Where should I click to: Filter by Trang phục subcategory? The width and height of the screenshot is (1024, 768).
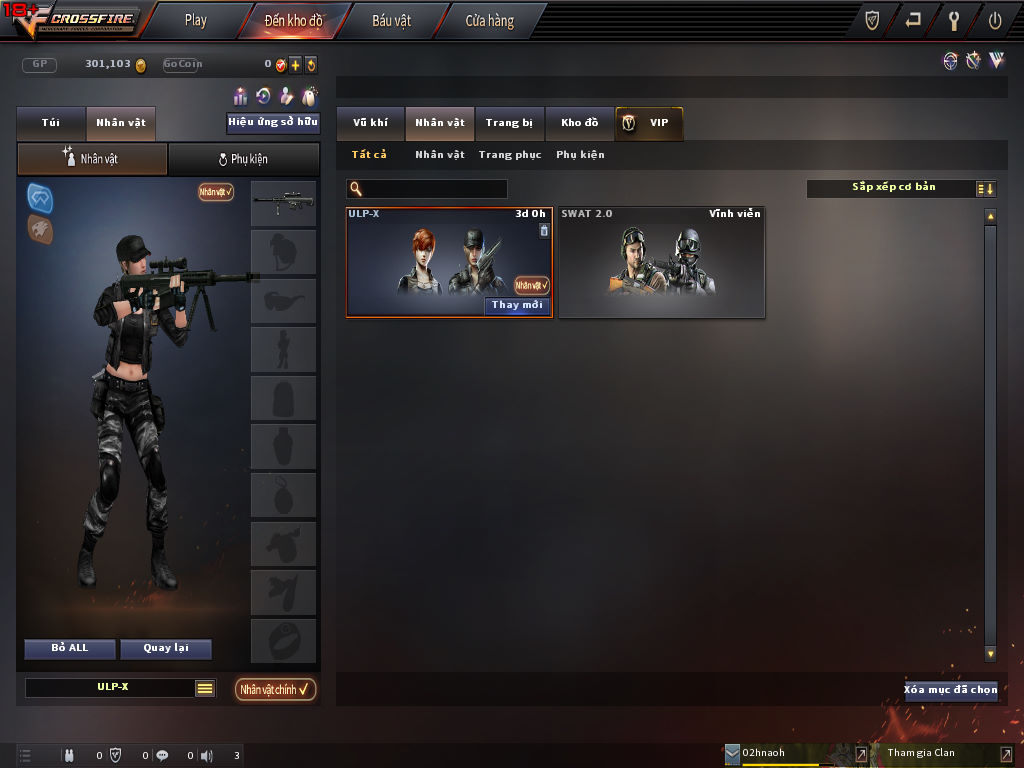[x=510, y=155]
